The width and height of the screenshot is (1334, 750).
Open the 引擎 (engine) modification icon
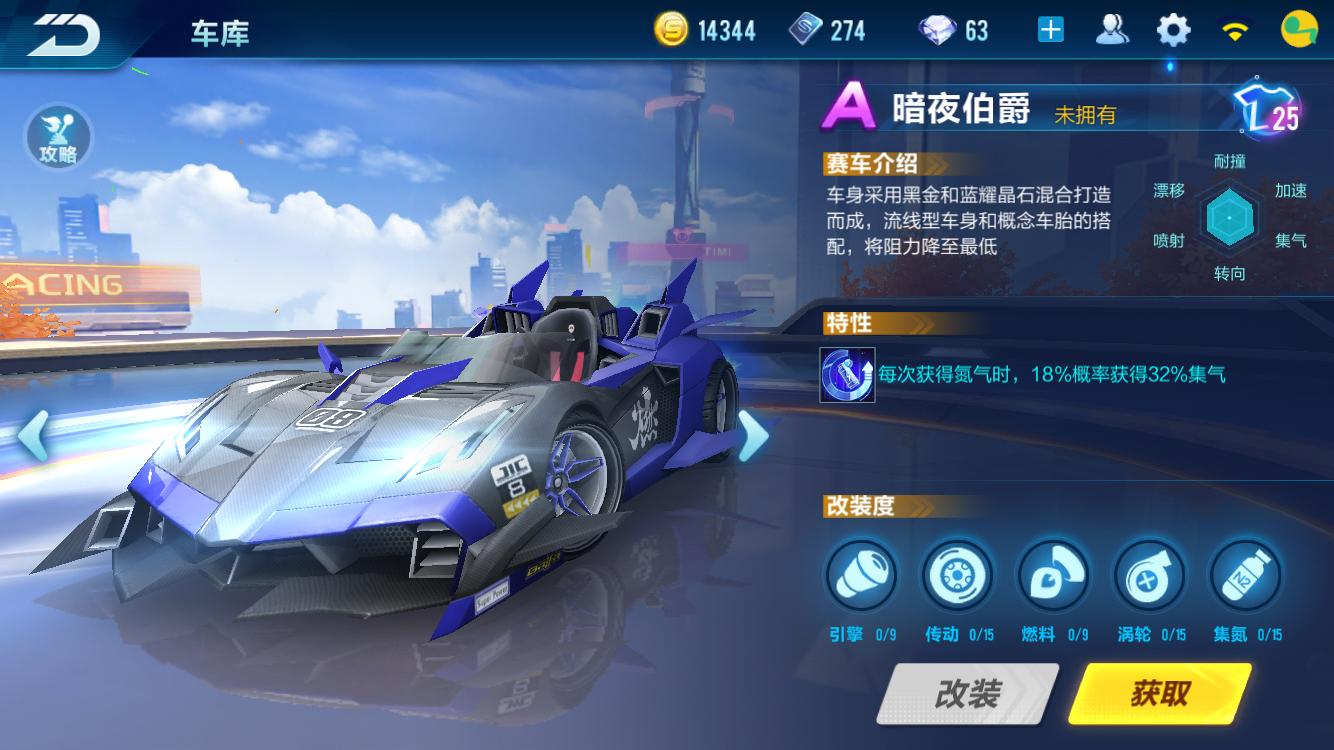coord(862,575)
